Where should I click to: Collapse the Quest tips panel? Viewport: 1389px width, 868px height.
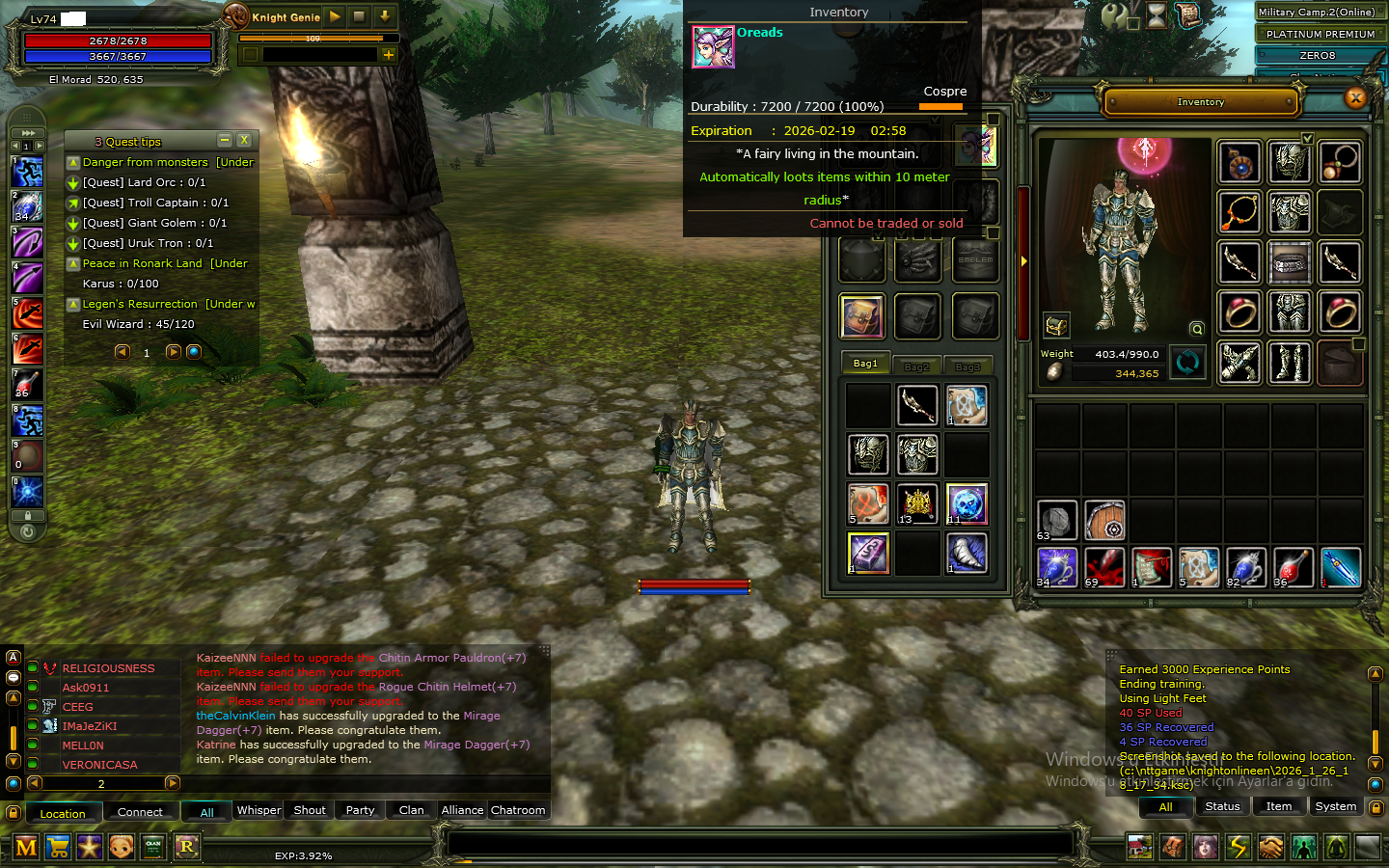coord(225,140)
